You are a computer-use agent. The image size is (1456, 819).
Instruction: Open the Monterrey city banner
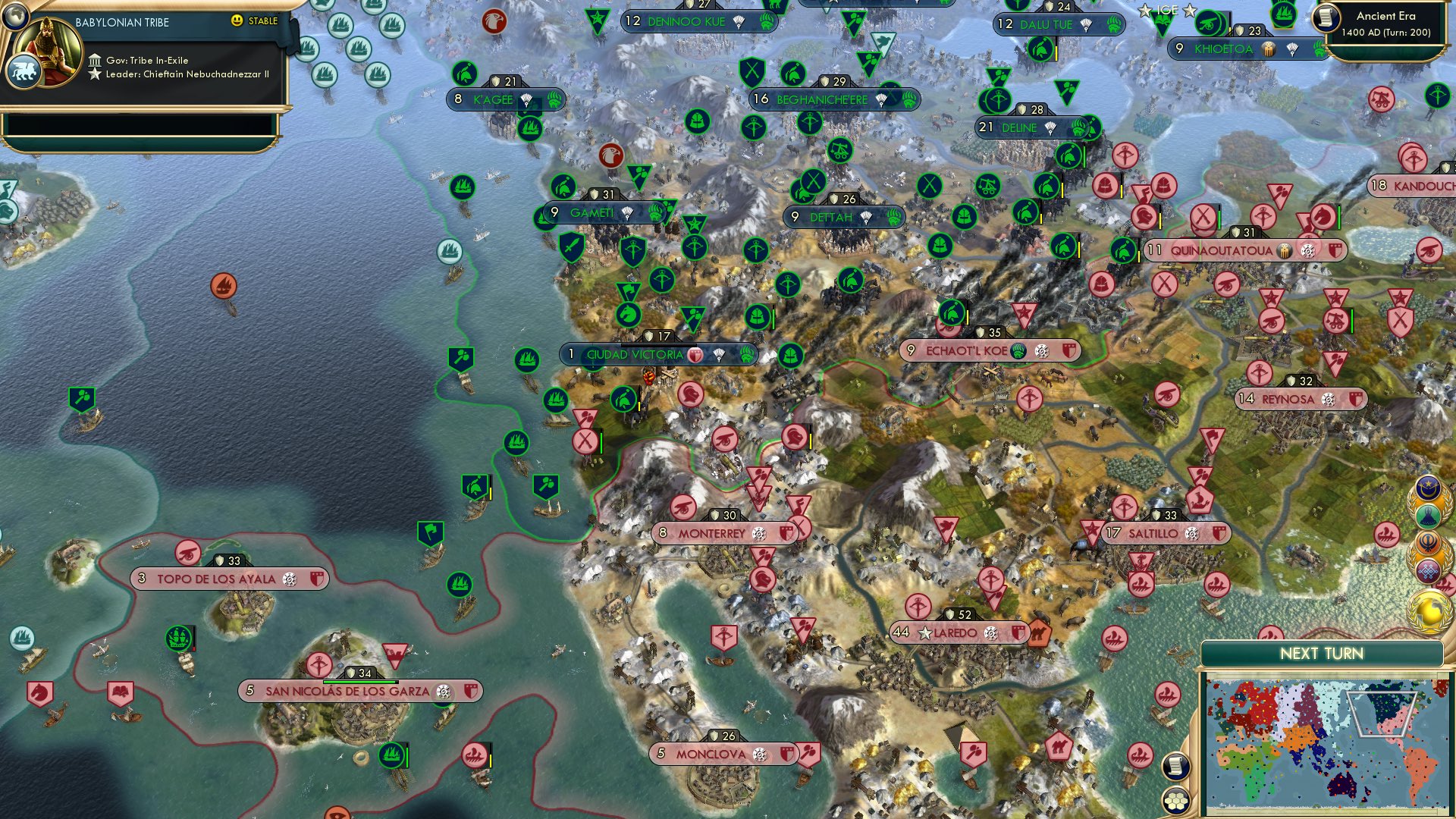713,531
